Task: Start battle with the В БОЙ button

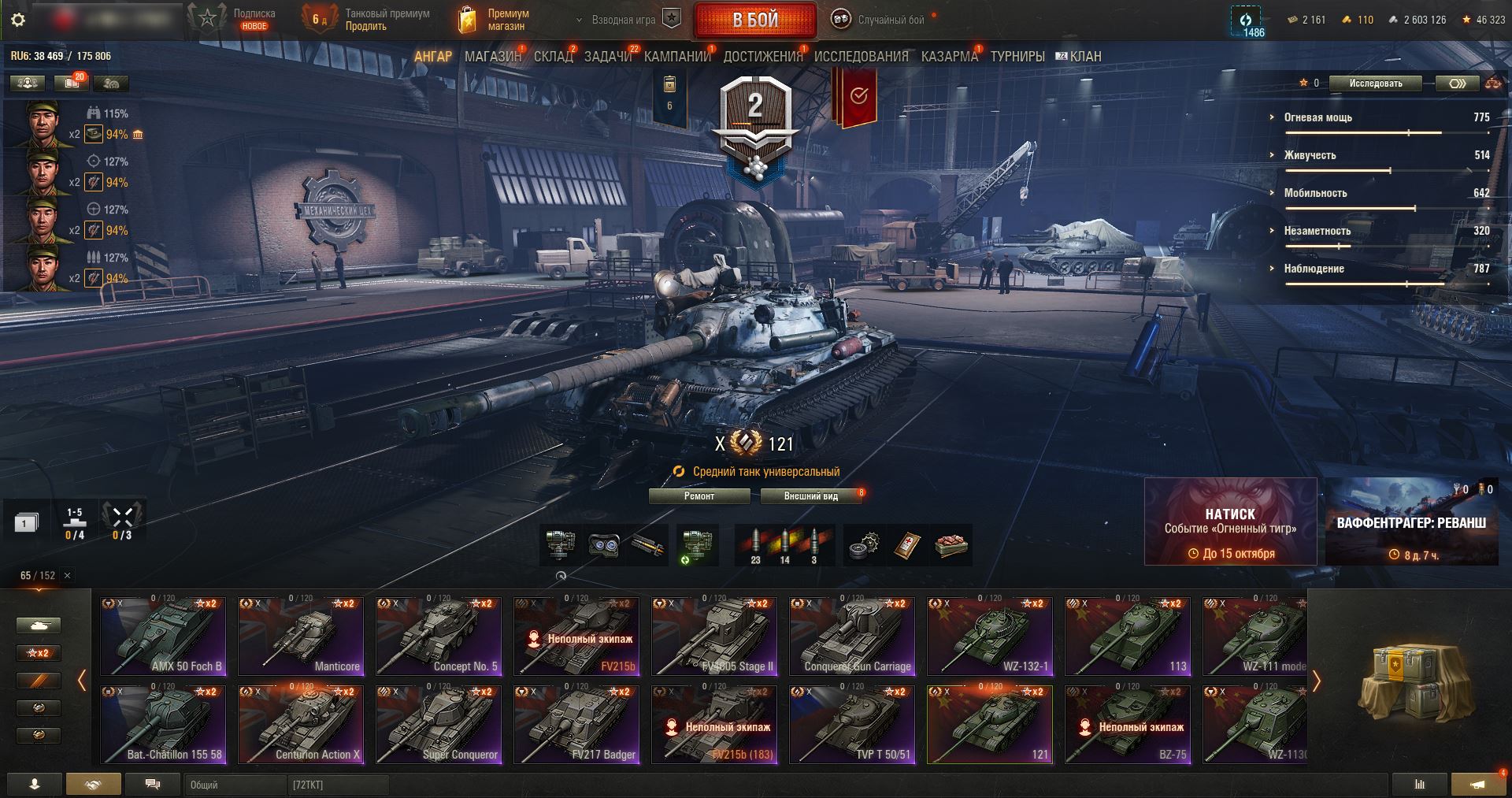Action: [754, 20]
